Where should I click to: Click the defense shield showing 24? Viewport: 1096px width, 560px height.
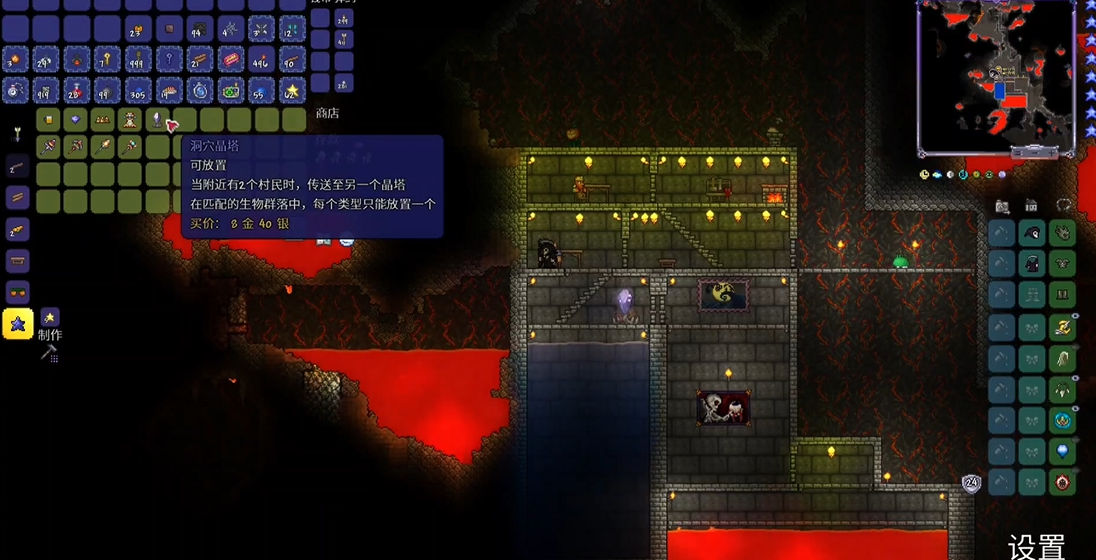971,483
